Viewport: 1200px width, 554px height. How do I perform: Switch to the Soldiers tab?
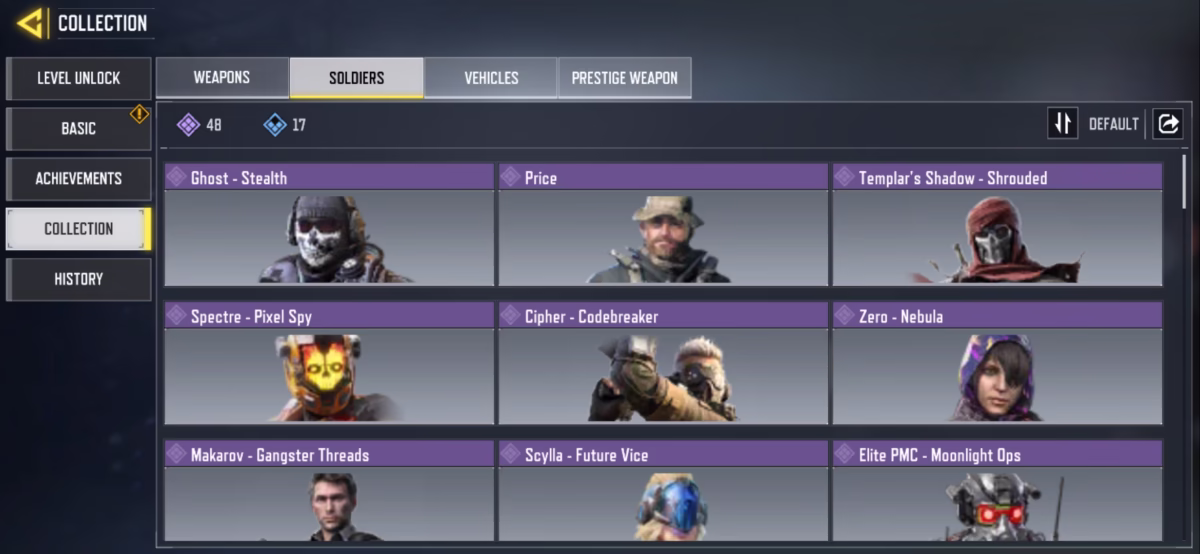coord(356,77)
